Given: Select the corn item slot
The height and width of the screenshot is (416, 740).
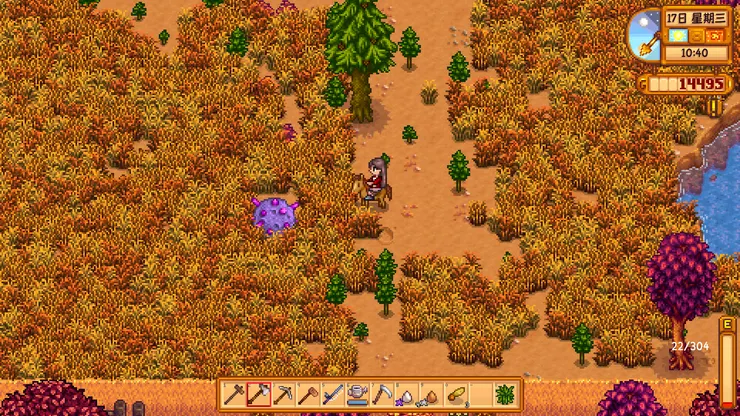Looking at the screenshot, I should tap(455, 394).
